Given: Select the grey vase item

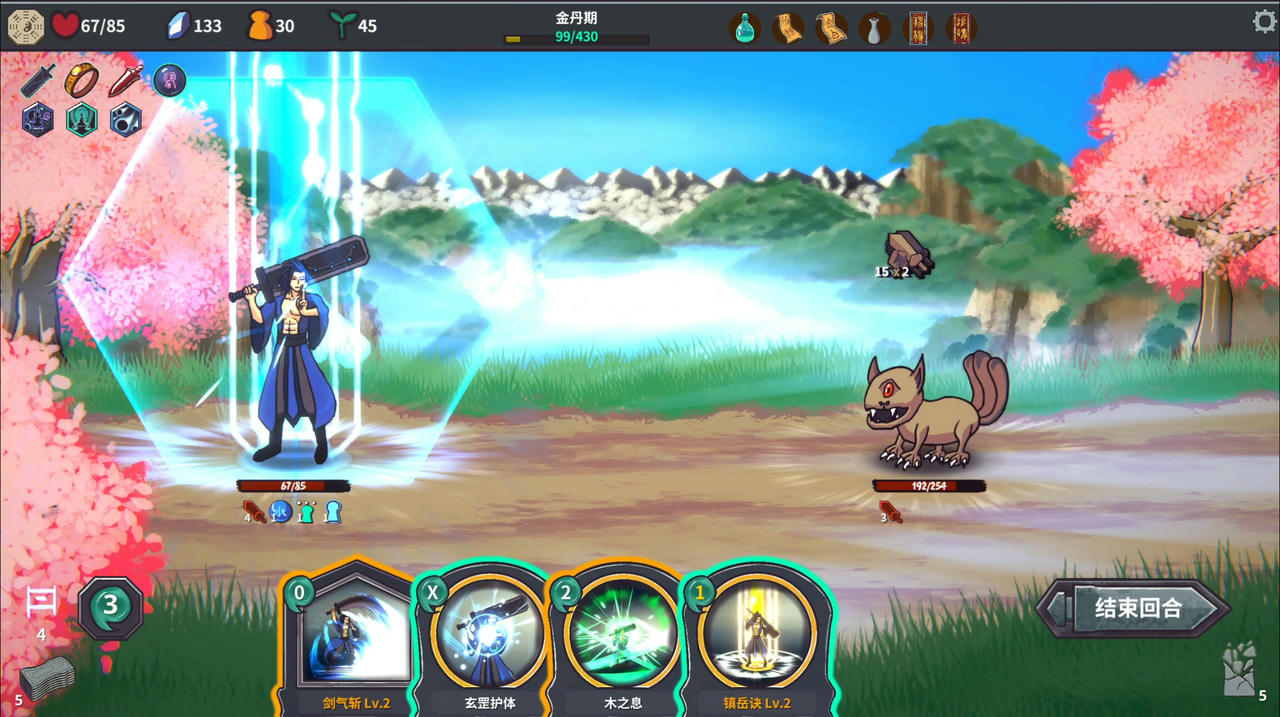Looking at the screenshot, I should click(x=874, y=28).
